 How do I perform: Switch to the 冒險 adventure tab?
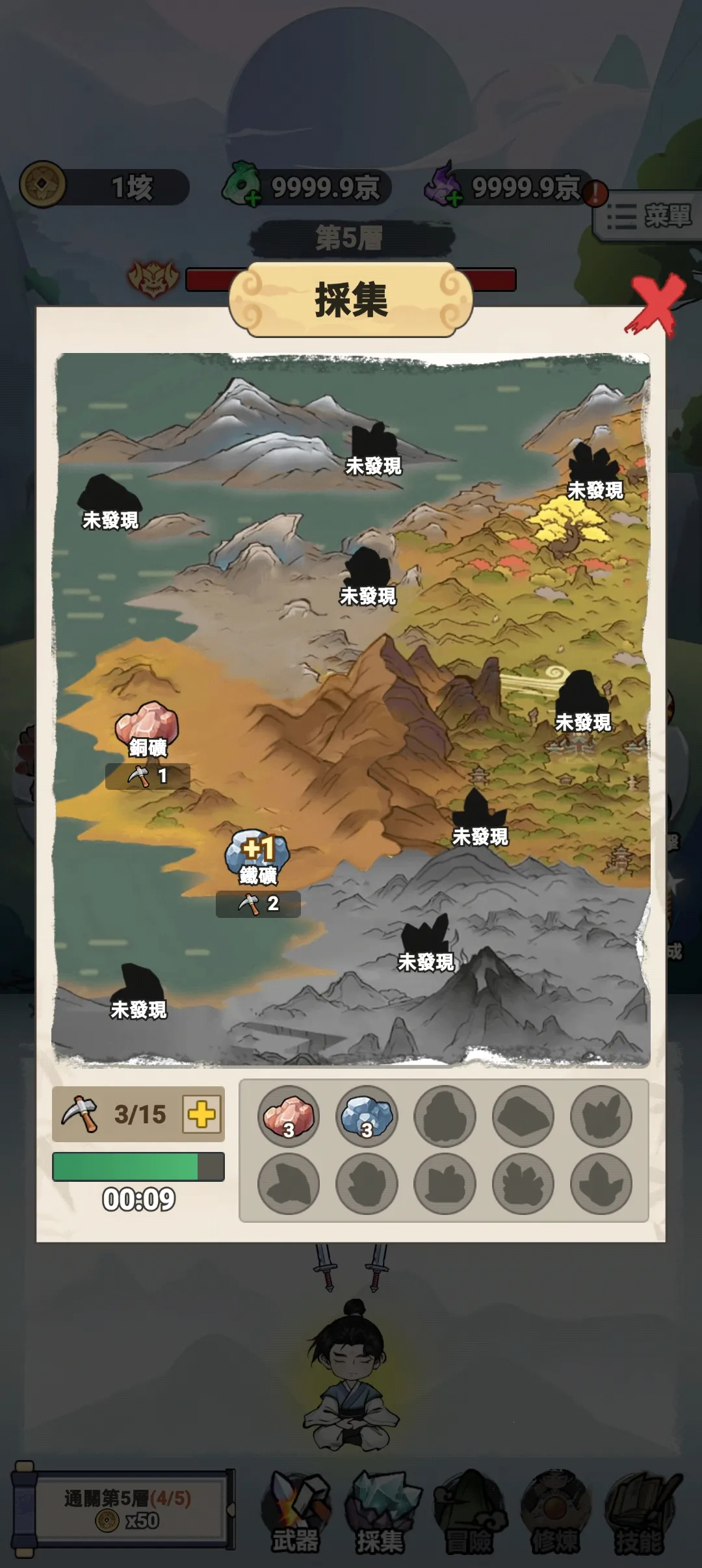coord(469,1512)
